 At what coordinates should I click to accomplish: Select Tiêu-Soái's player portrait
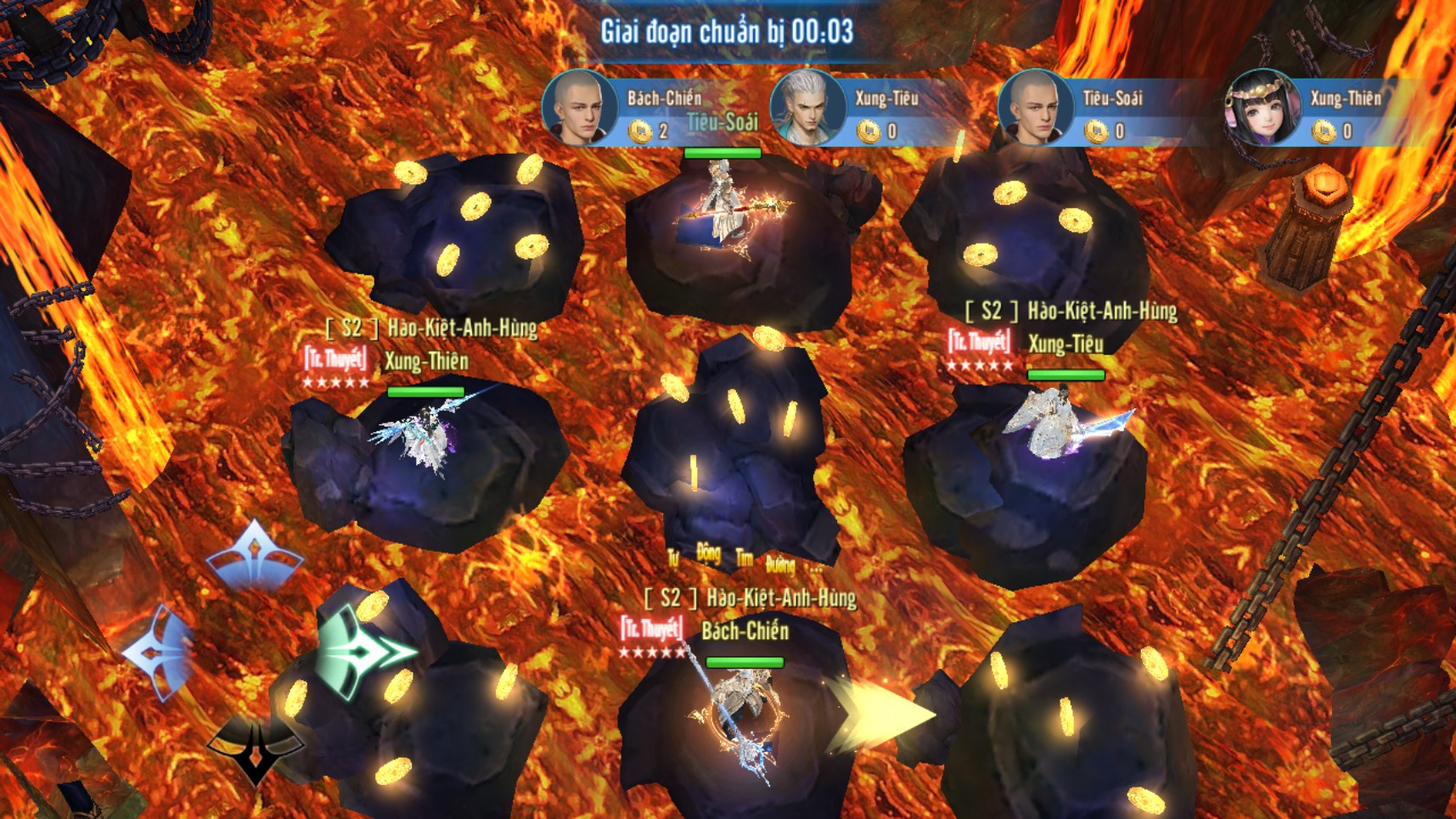tap(1035, 109)
